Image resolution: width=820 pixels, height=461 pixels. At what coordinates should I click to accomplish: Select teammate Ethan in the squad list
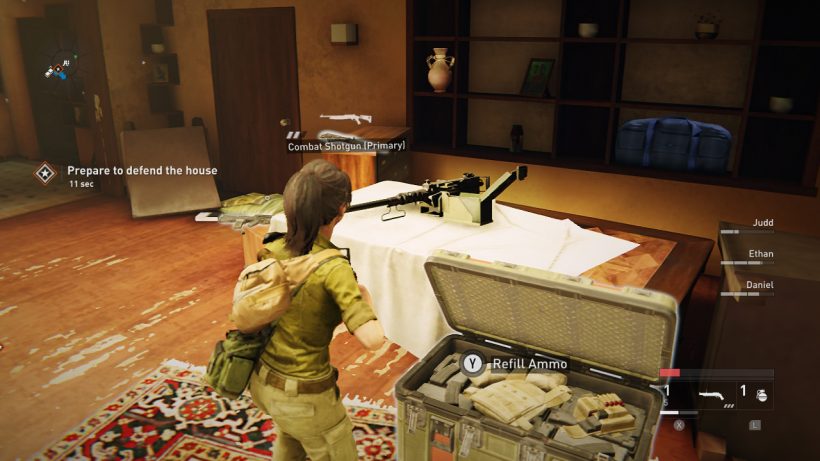pyautogui.click(x=761, y=255)
